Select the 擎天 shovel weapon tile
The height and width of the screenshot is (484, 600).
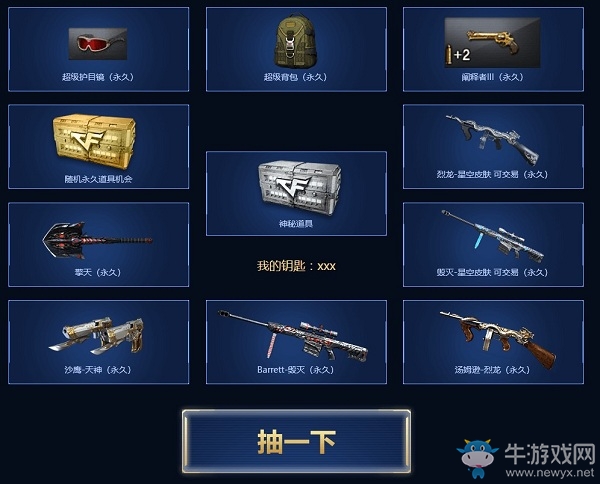pos(98,245)
